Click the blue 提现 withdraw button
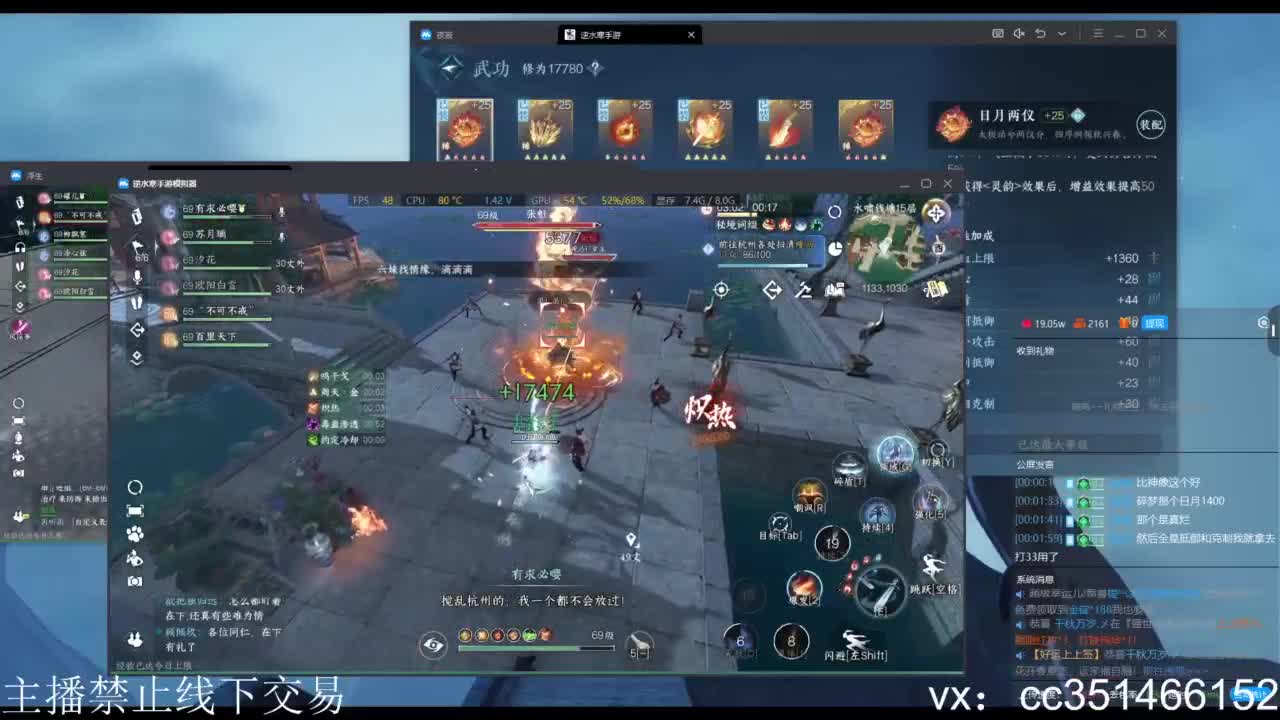Viewport: 1280px width, 720px height. point(1155,323)
